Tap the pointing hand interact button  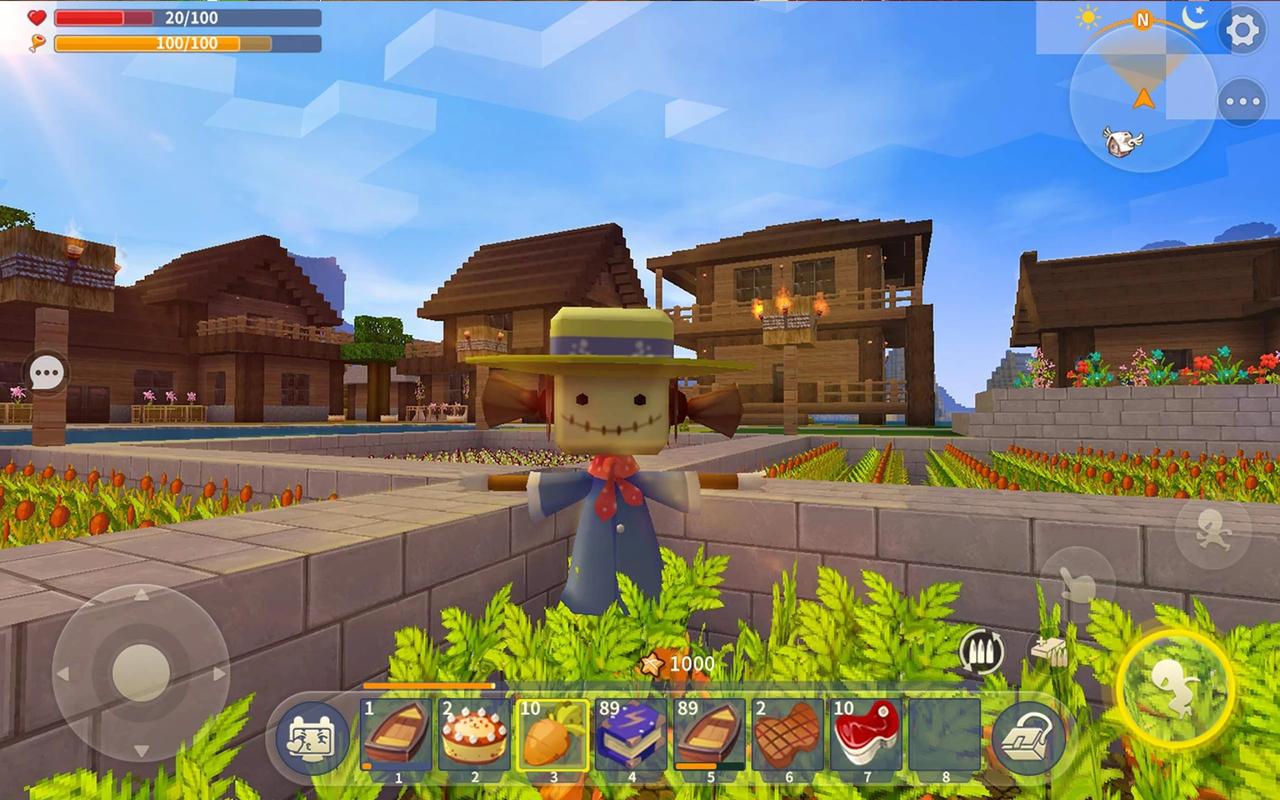[1077, 583]
